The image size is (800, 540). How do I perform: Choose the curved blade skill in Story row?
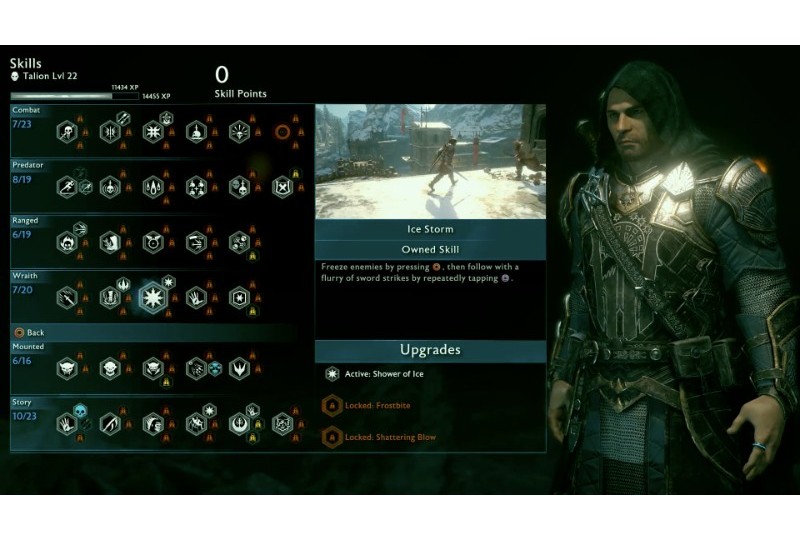coord(110,423)
